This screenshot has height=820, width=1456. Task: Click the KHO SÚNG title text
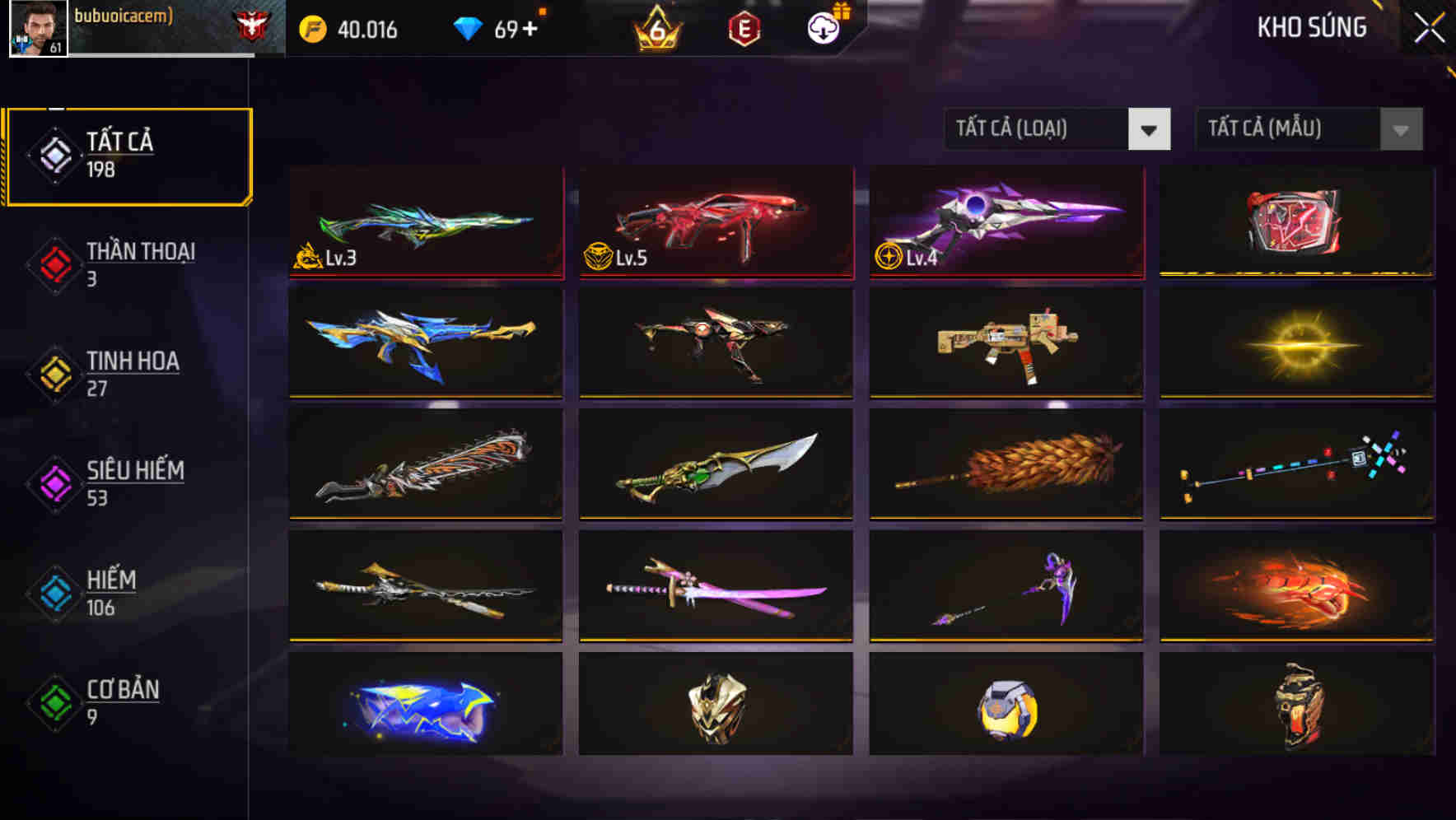coord(1311,27)
